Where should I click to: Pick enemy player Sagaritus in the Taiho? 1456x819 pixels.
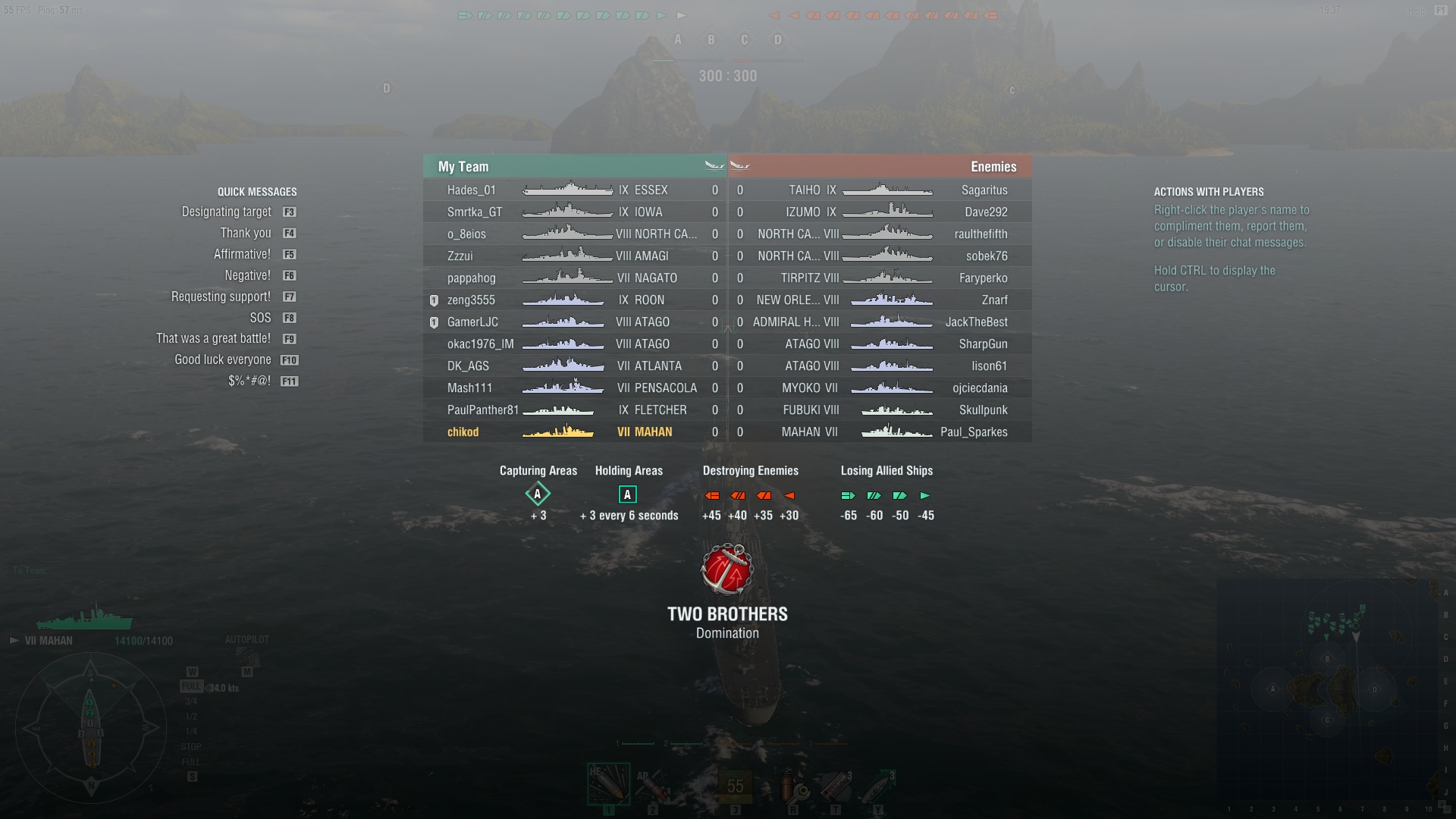(984, 190)
